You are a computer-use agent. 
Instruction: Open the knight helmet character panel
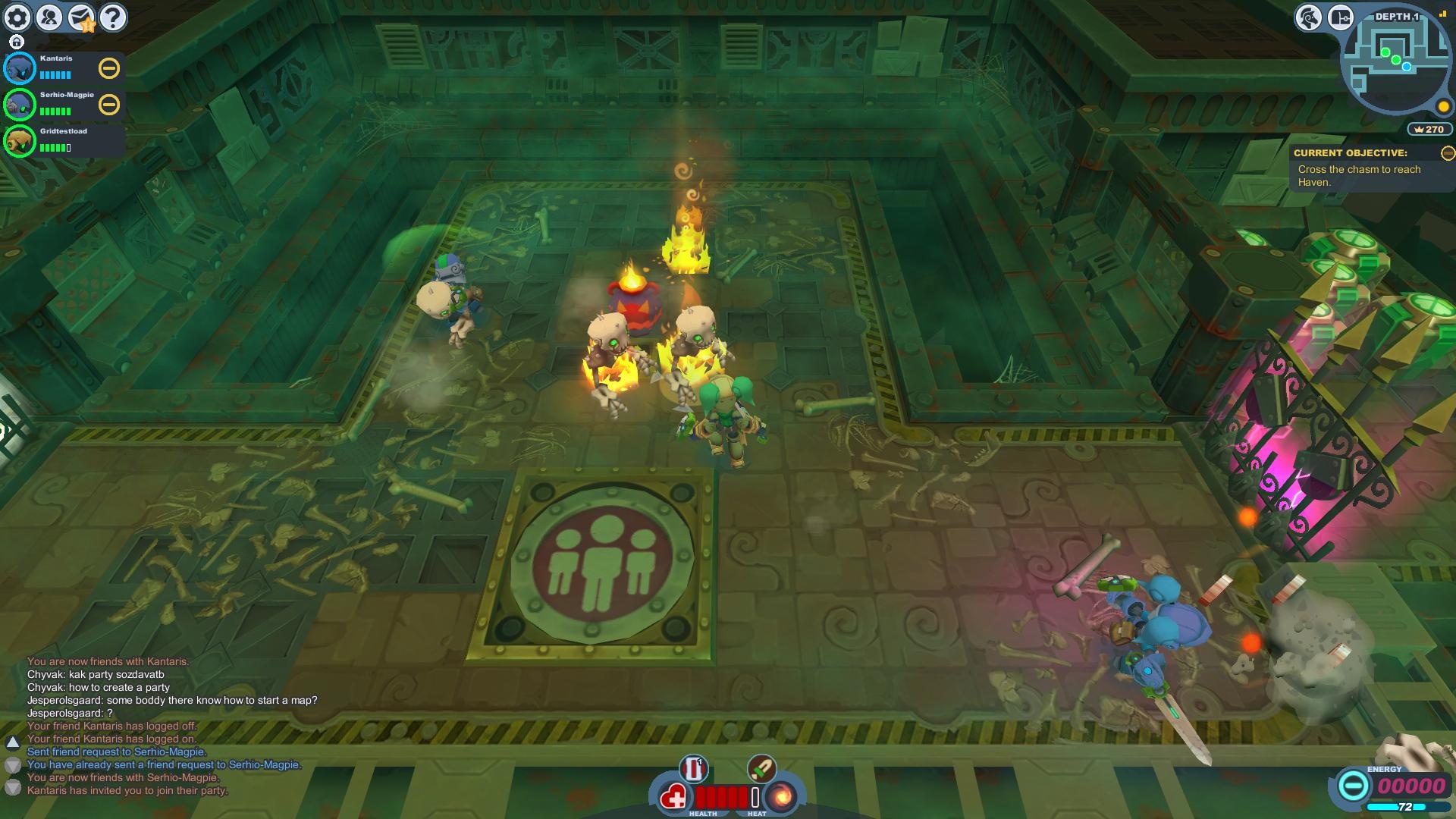pos(1308,17)
